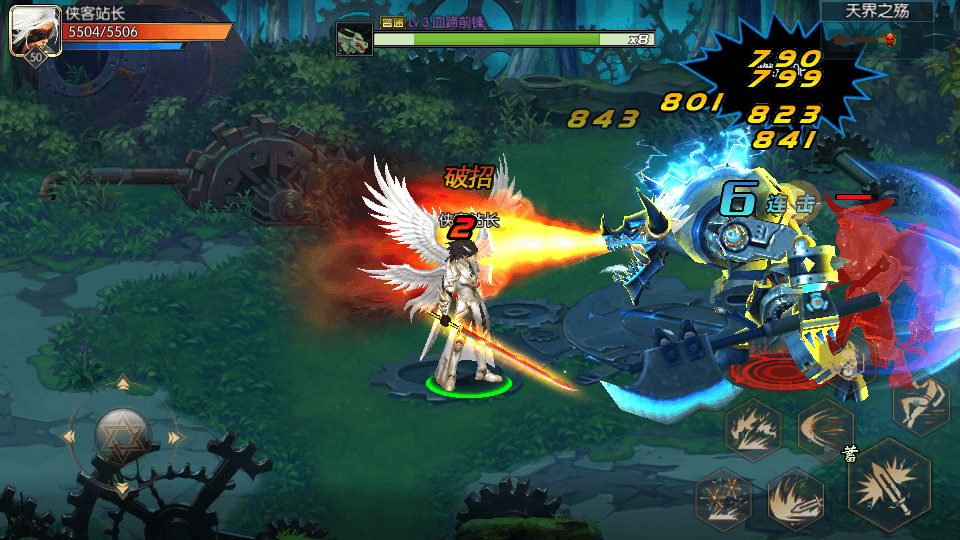Click the joystick's right arrow
960x540 pixels.
(x=174, y=437)
